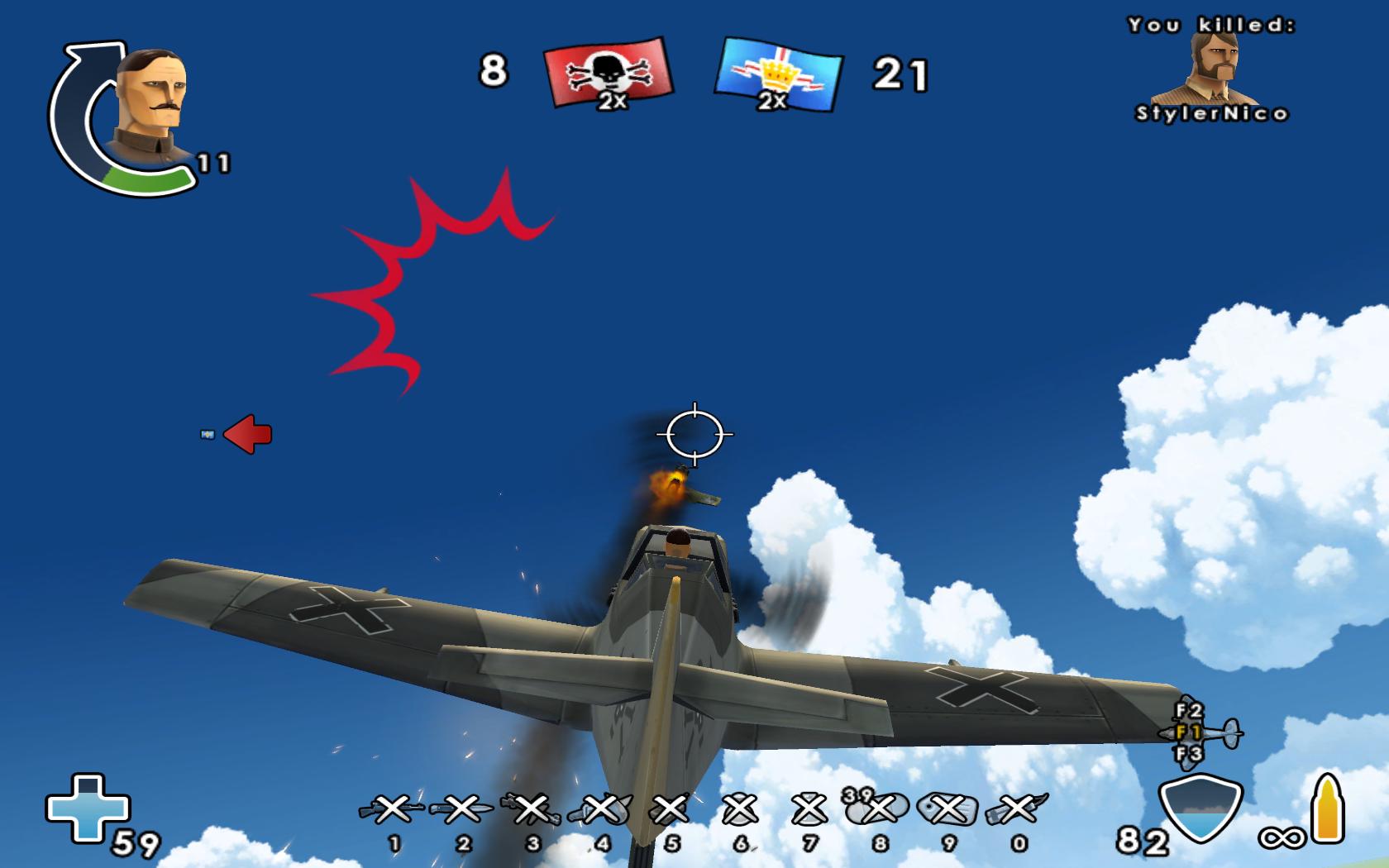1389x868 pixels.
Task: Select the item in slot 9
Action: (948, 810)
